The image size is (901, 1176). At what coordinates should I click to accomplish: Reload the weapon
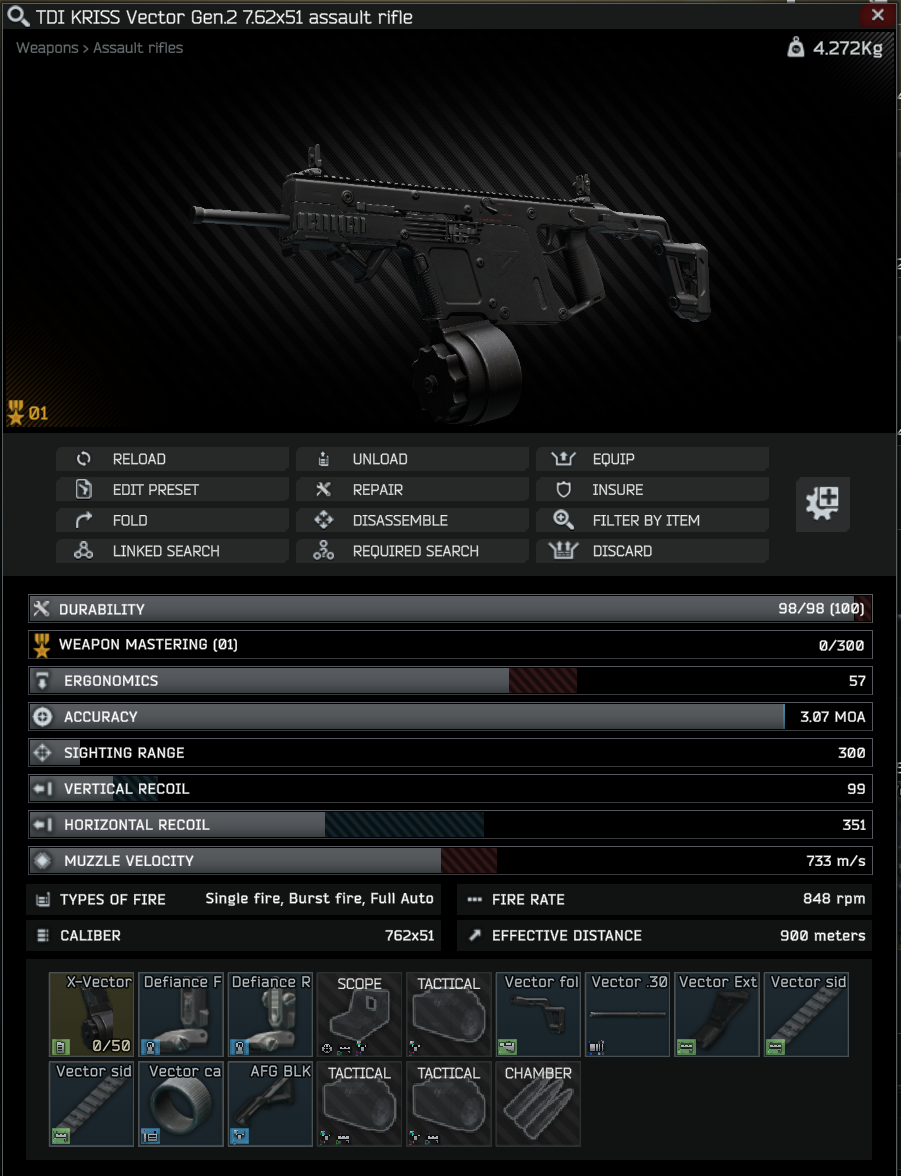click(172, 459)
